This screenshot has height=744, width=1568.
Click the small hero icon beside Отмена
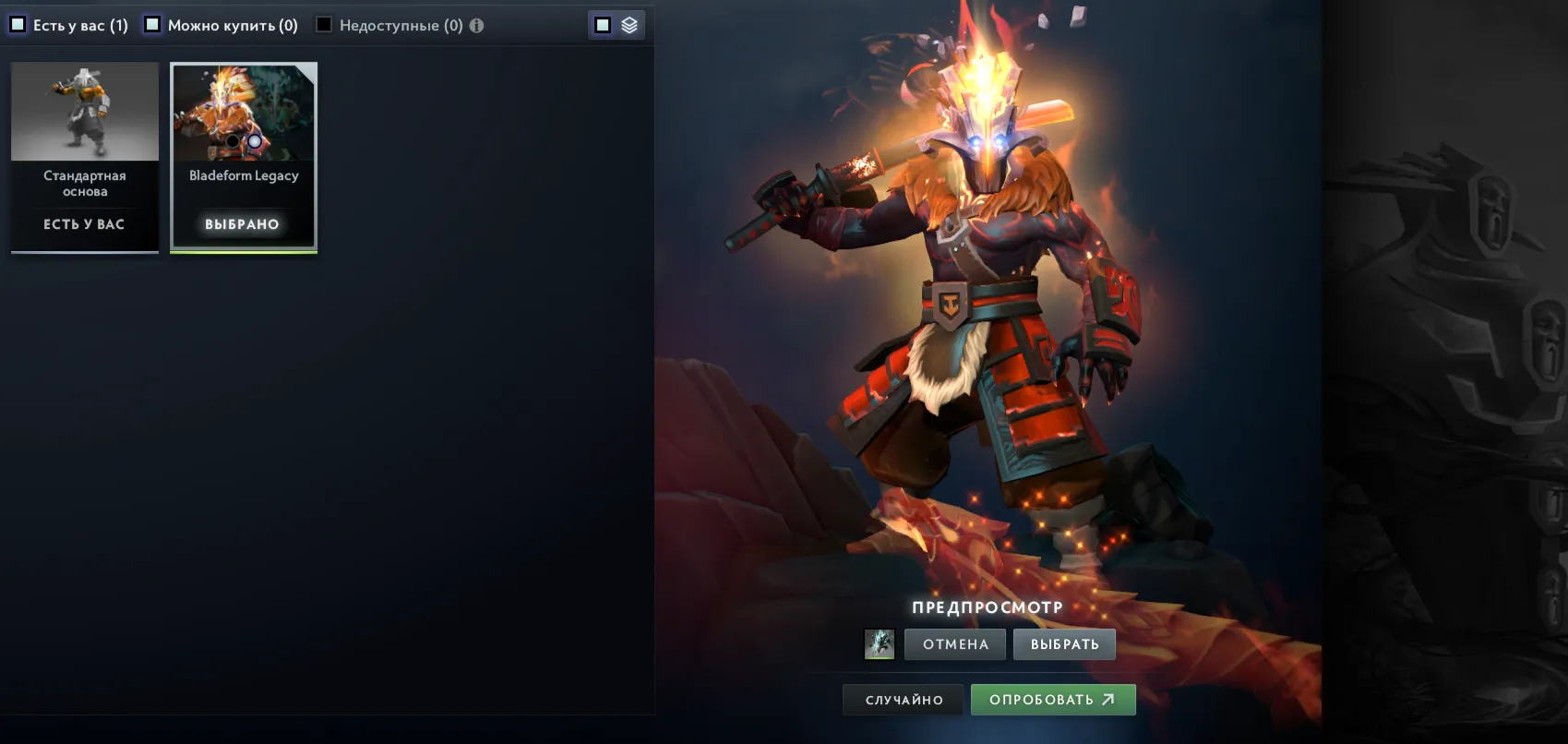coord(880,644)
